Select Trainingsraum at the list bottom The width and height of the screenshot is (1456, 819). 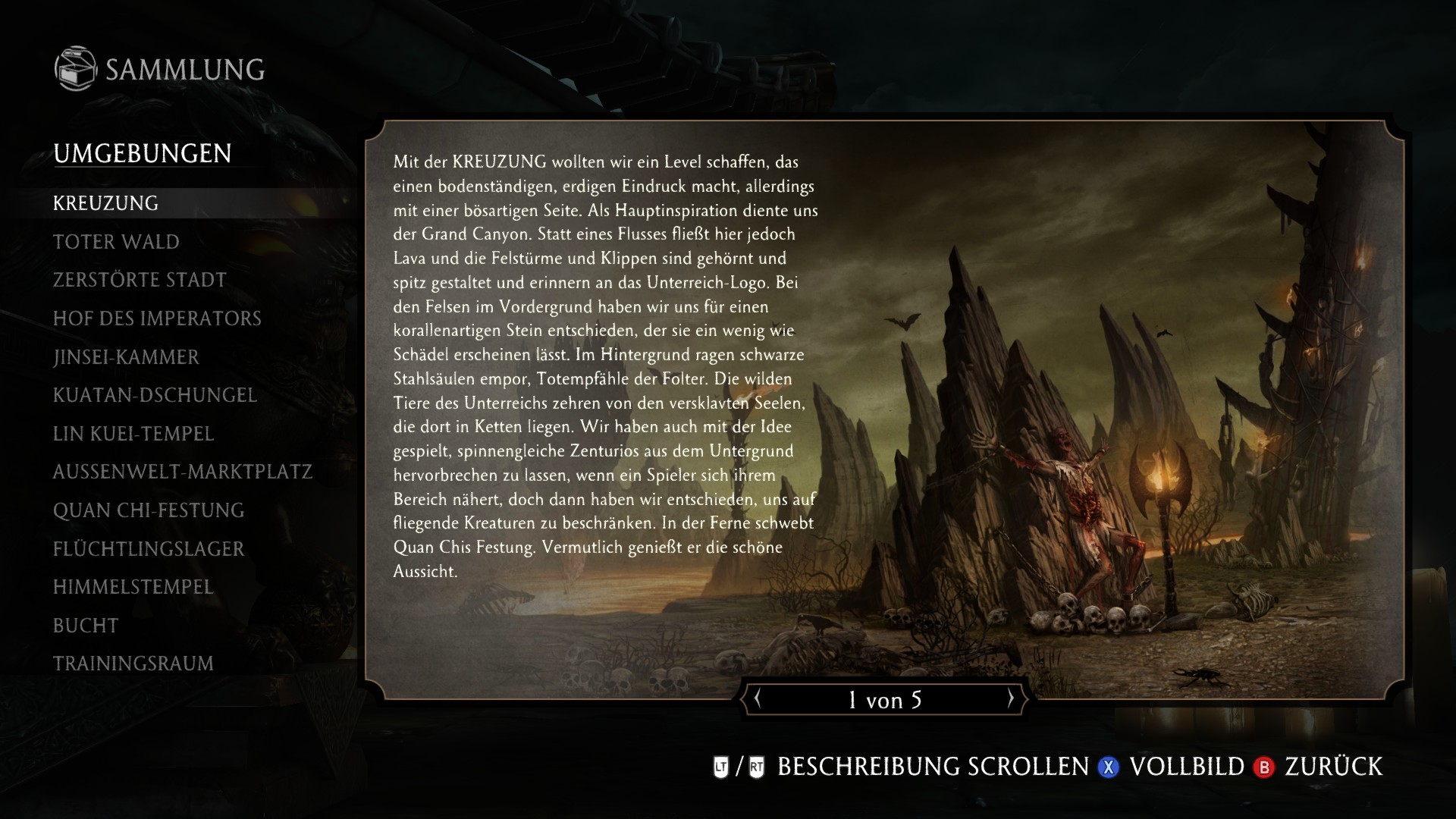pos(133,664)
